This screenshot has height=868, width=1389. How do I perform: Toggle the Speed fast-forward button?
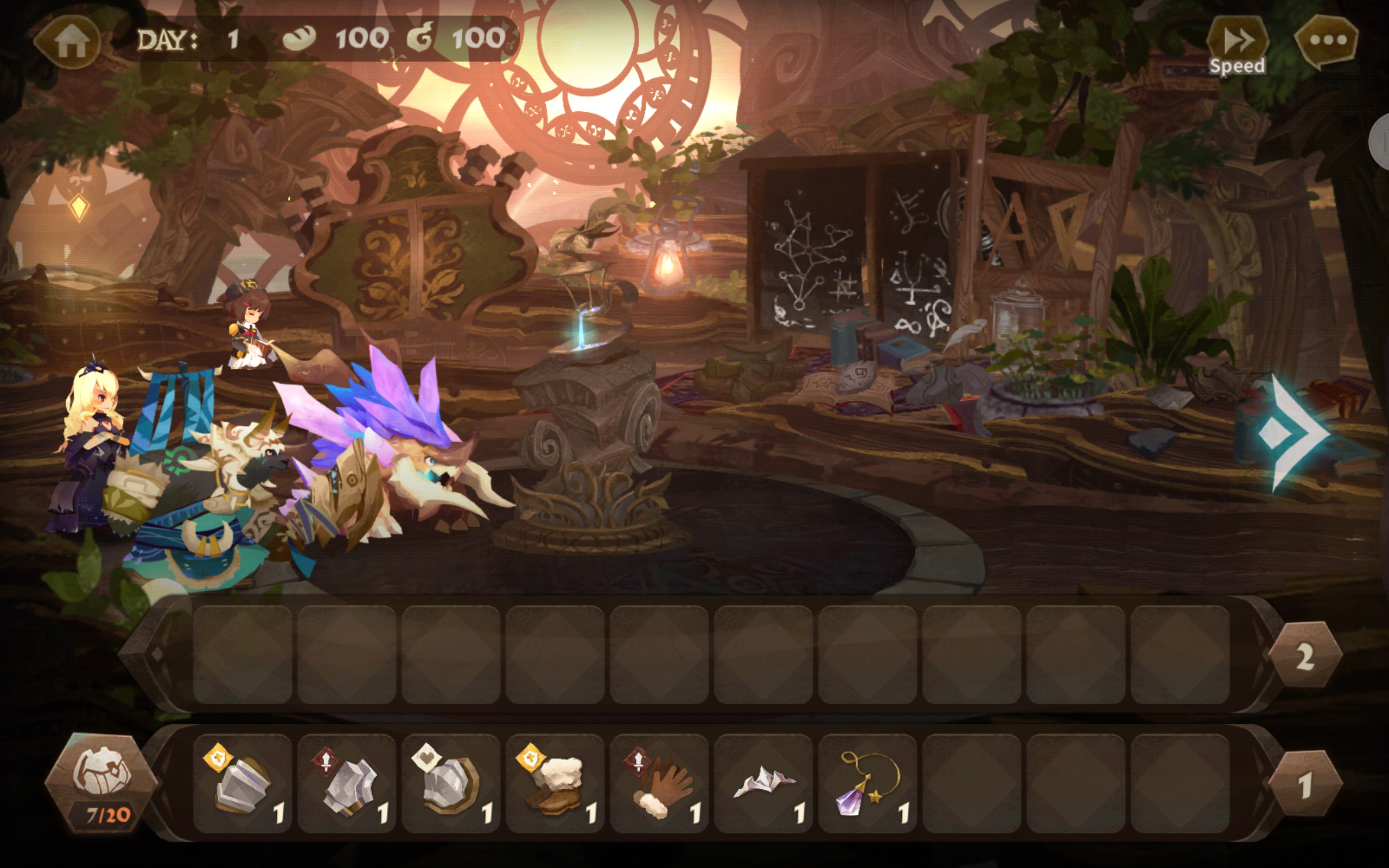point(1237,43)
